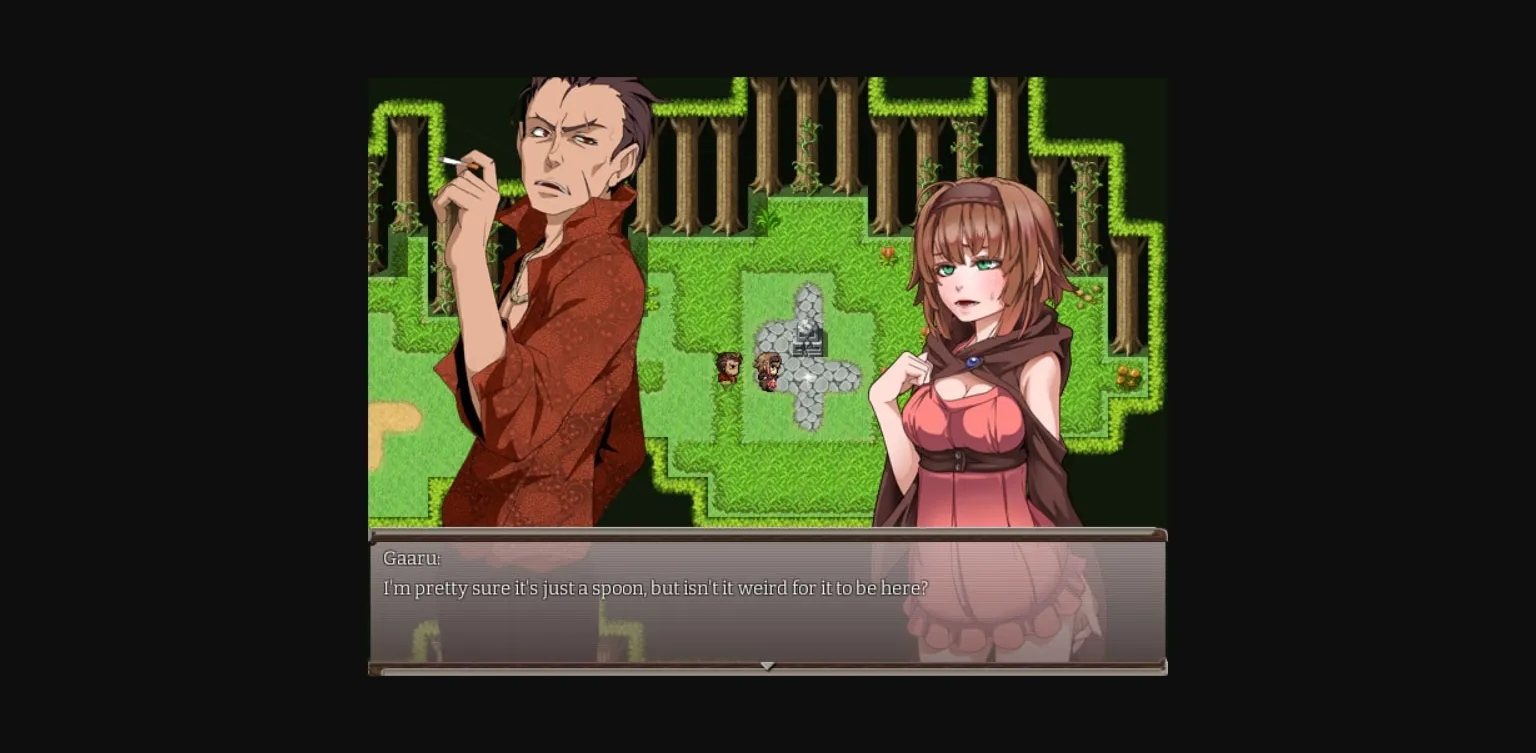Select the red-clothed companion sprite
Viewport: 1536px width, 753px height.
(728, 368)
